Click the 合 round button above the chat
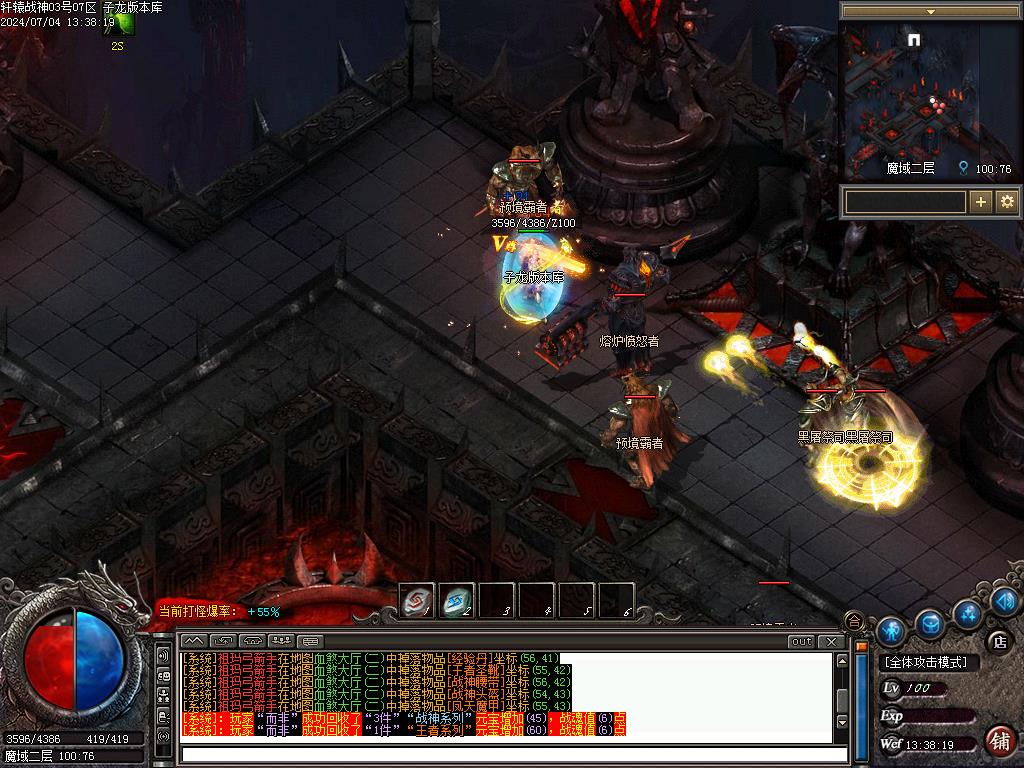The height and width of the screenshot is (768, 1024). [x=853, y=621]
